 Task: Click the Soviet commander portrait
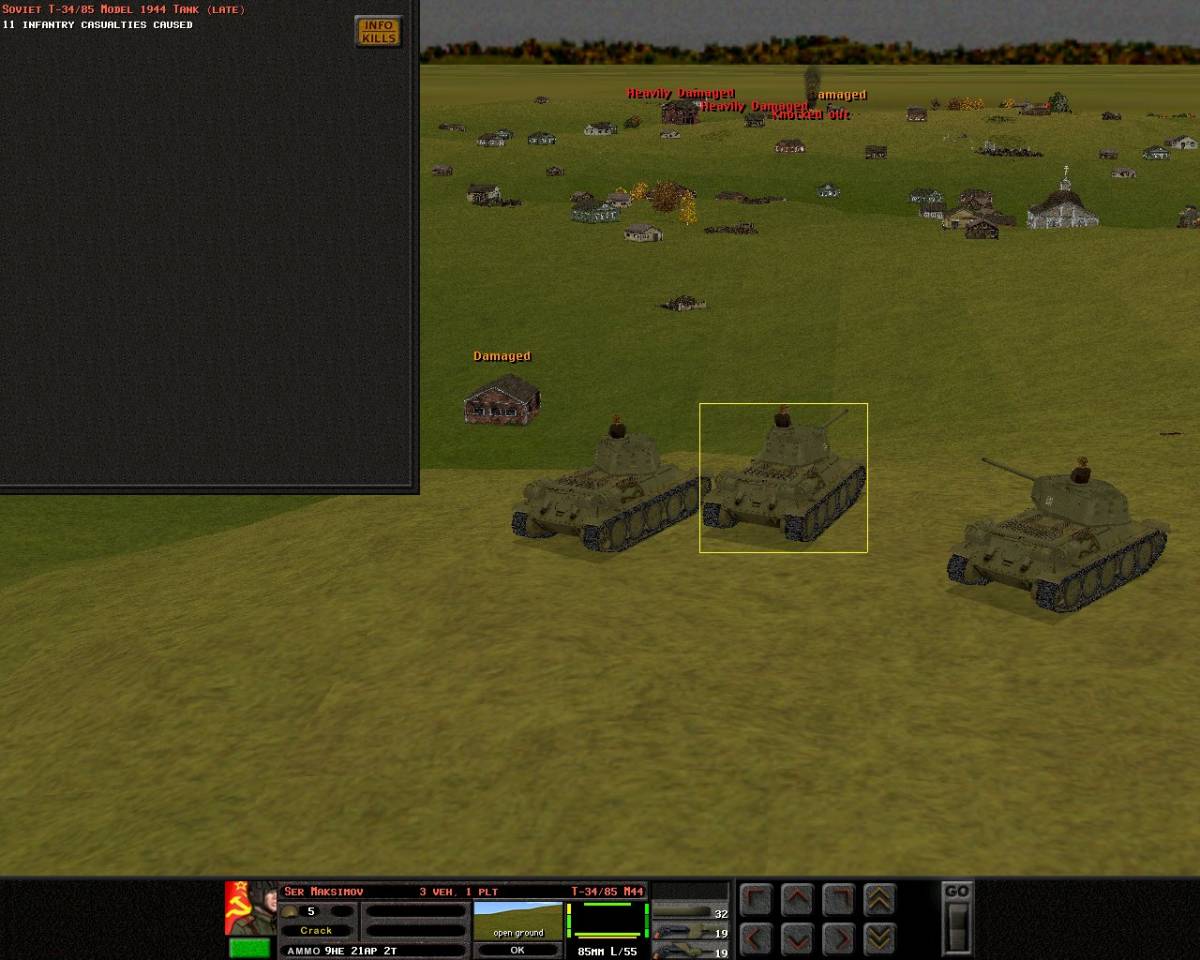point(250,908)
